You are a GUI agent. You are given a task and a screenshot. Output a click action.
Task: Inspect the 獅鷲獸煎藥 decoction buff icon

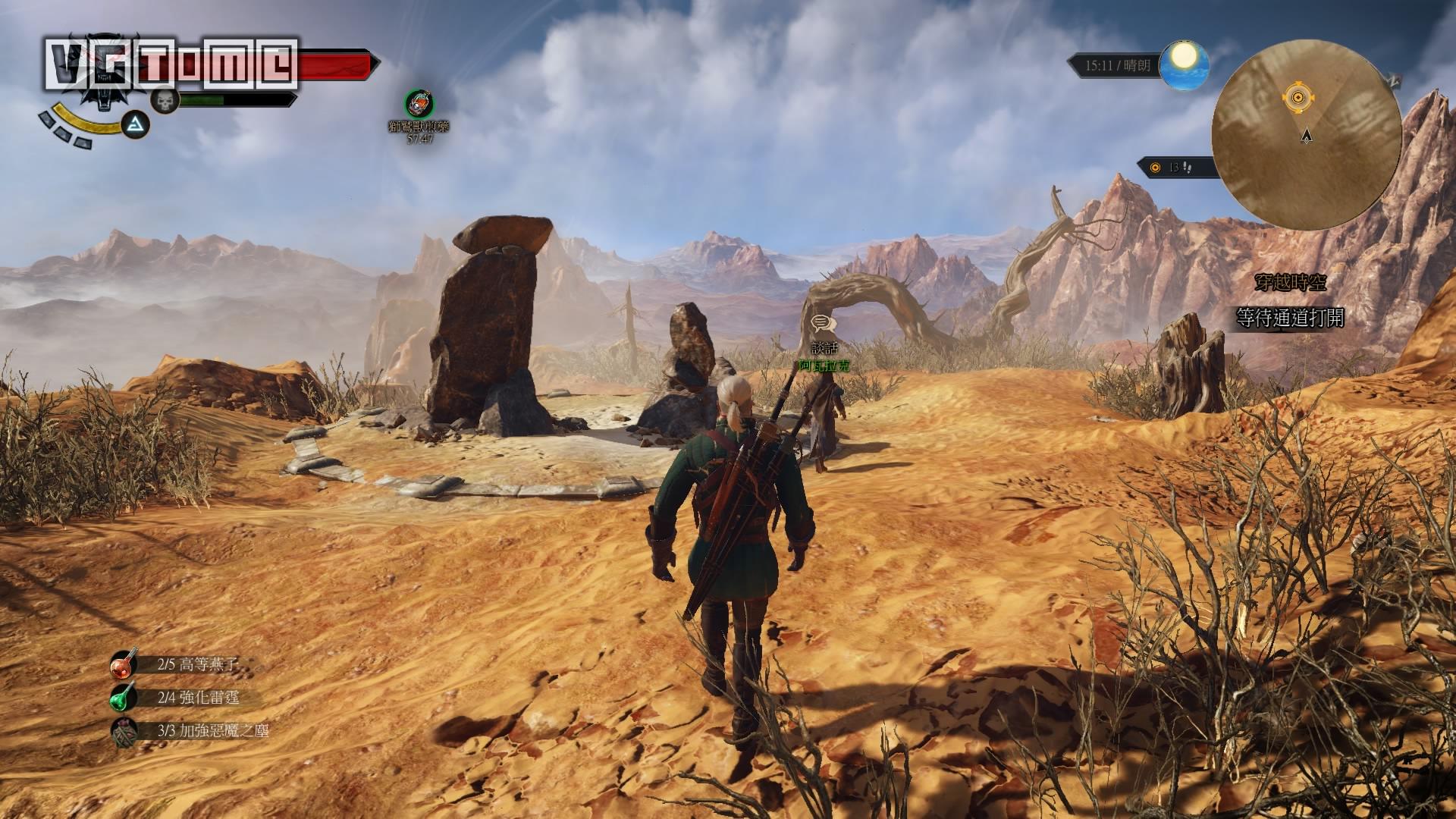pos(419,104)
